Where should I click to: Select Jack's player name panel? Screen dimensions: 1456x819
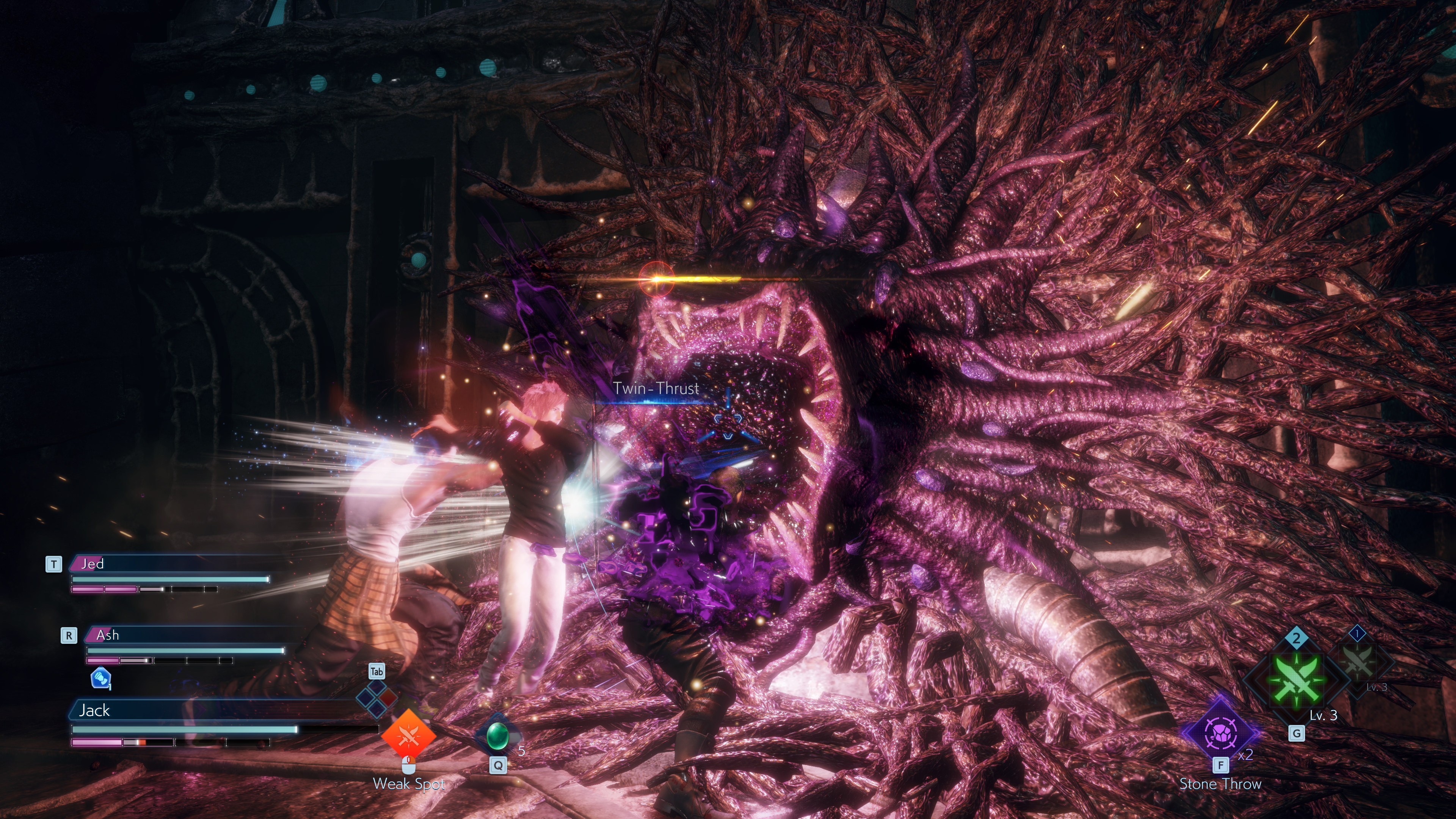click(x=215, y=711)
